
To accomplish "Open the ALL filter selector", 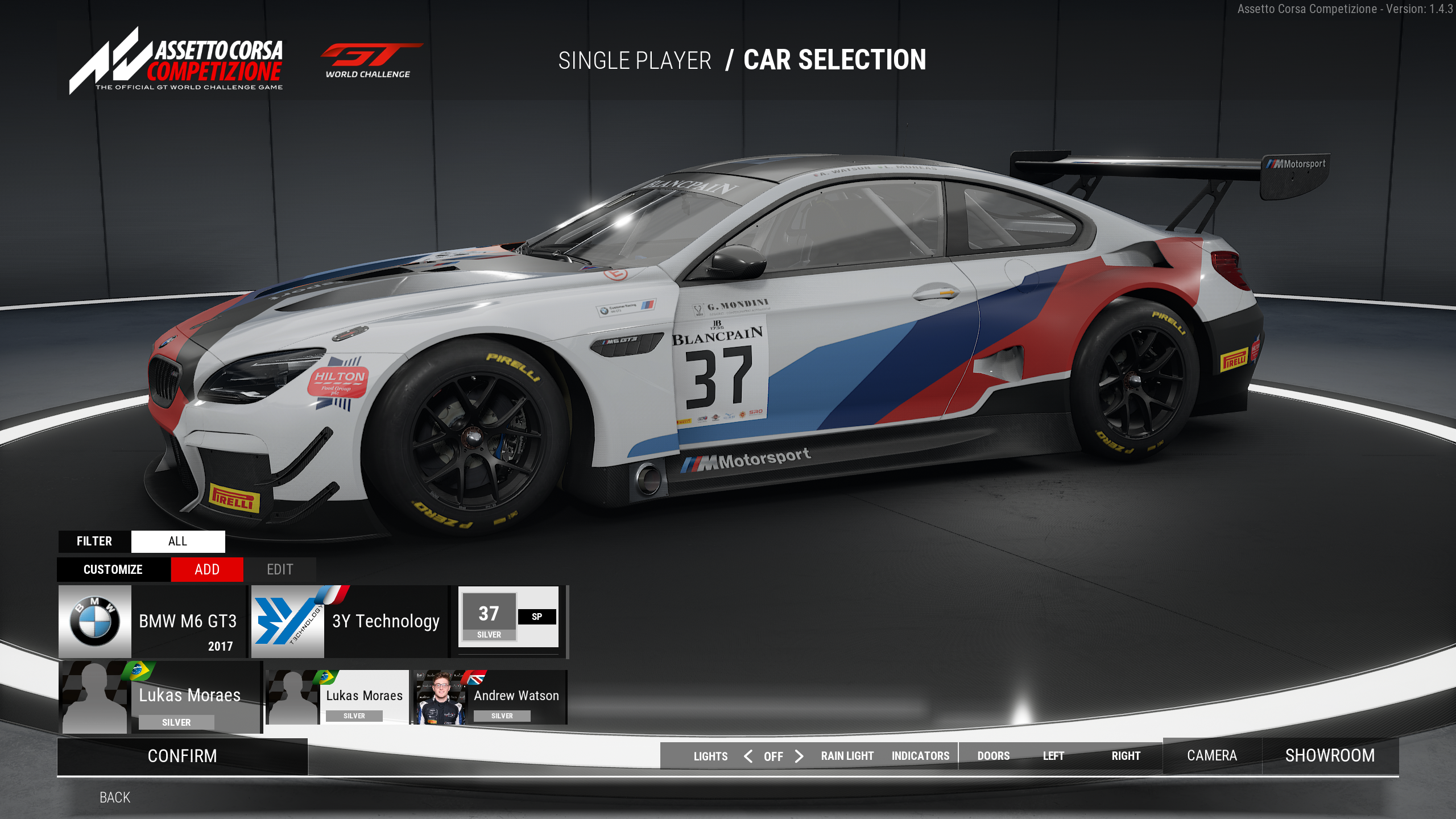I will click(x=178, y=541).
